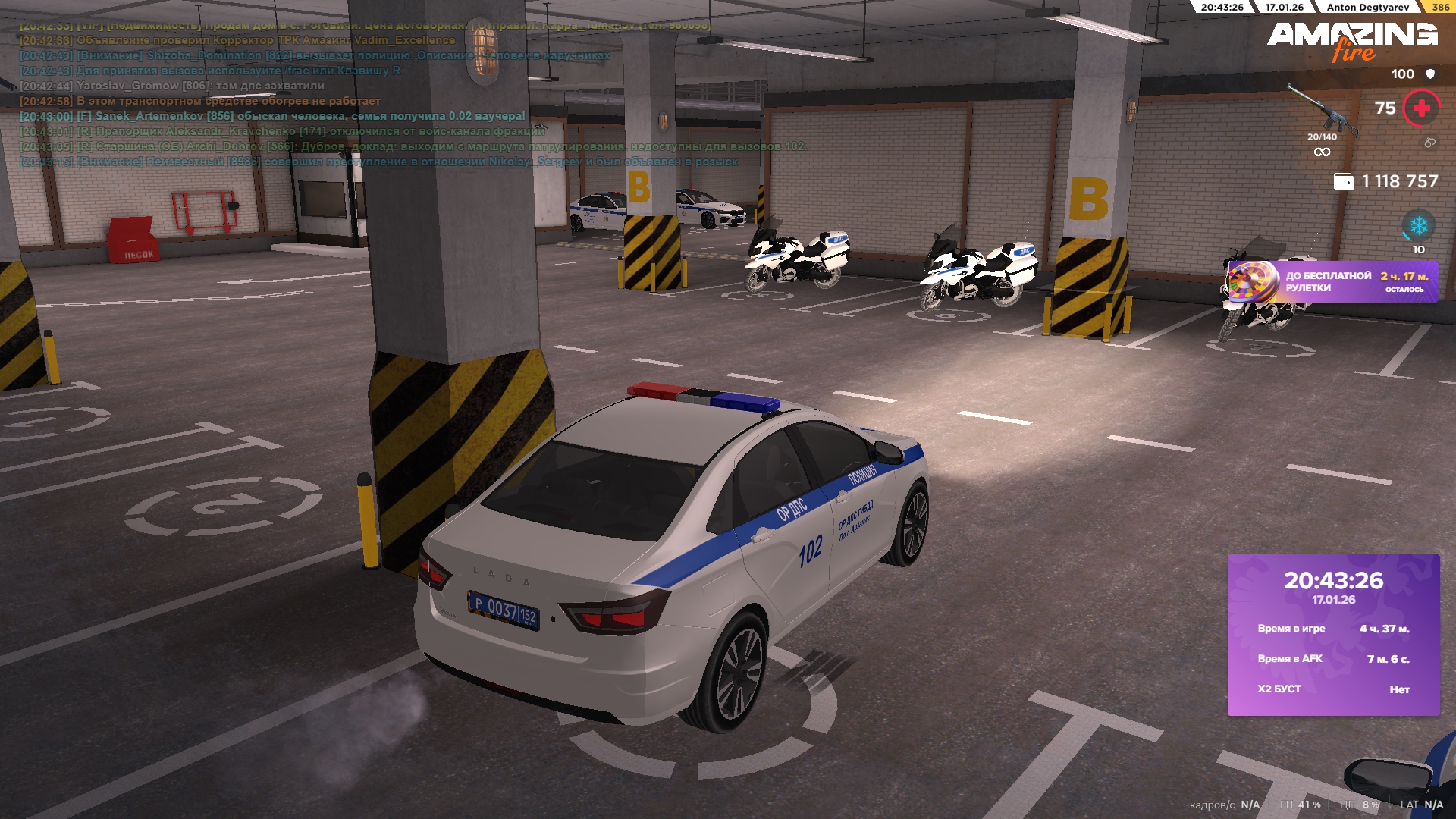
Task: Click the Amazing Fire server logo
Action: pos(1351,40)
